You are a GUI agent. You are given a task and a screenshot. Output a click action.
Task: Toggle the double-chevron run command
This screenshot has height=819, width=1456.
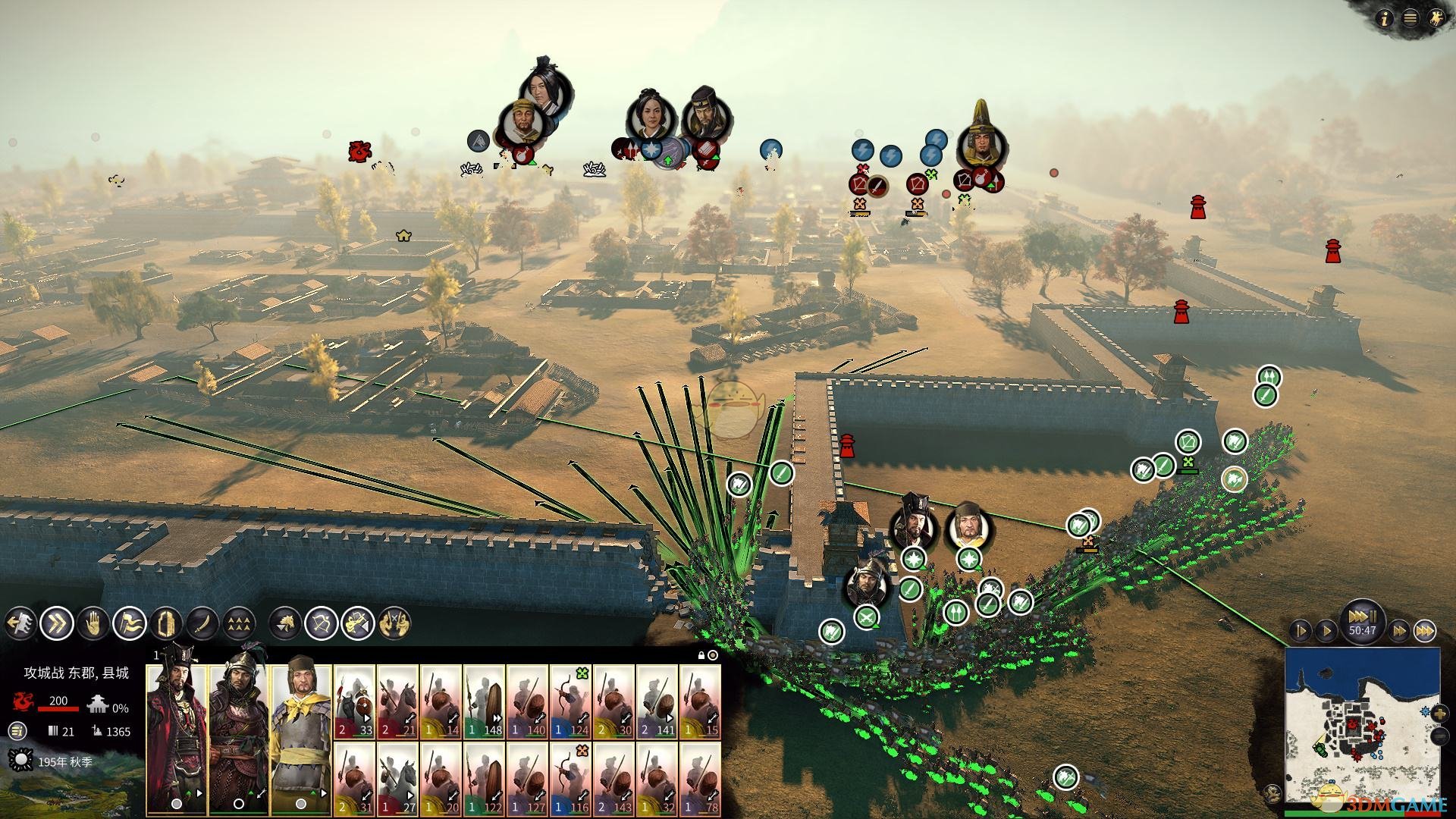[x=57, y=624]
